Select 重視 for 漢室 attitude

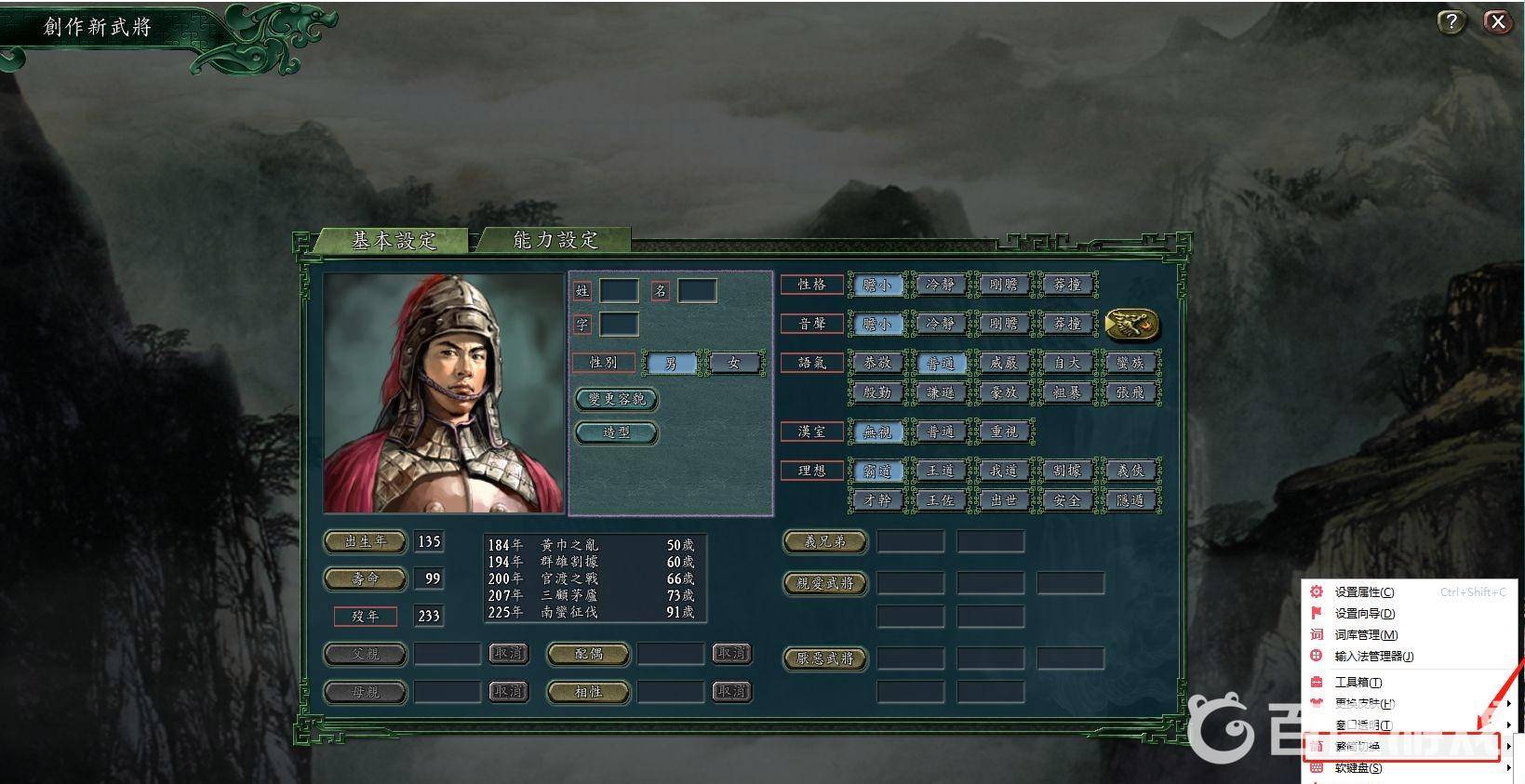1003,432
